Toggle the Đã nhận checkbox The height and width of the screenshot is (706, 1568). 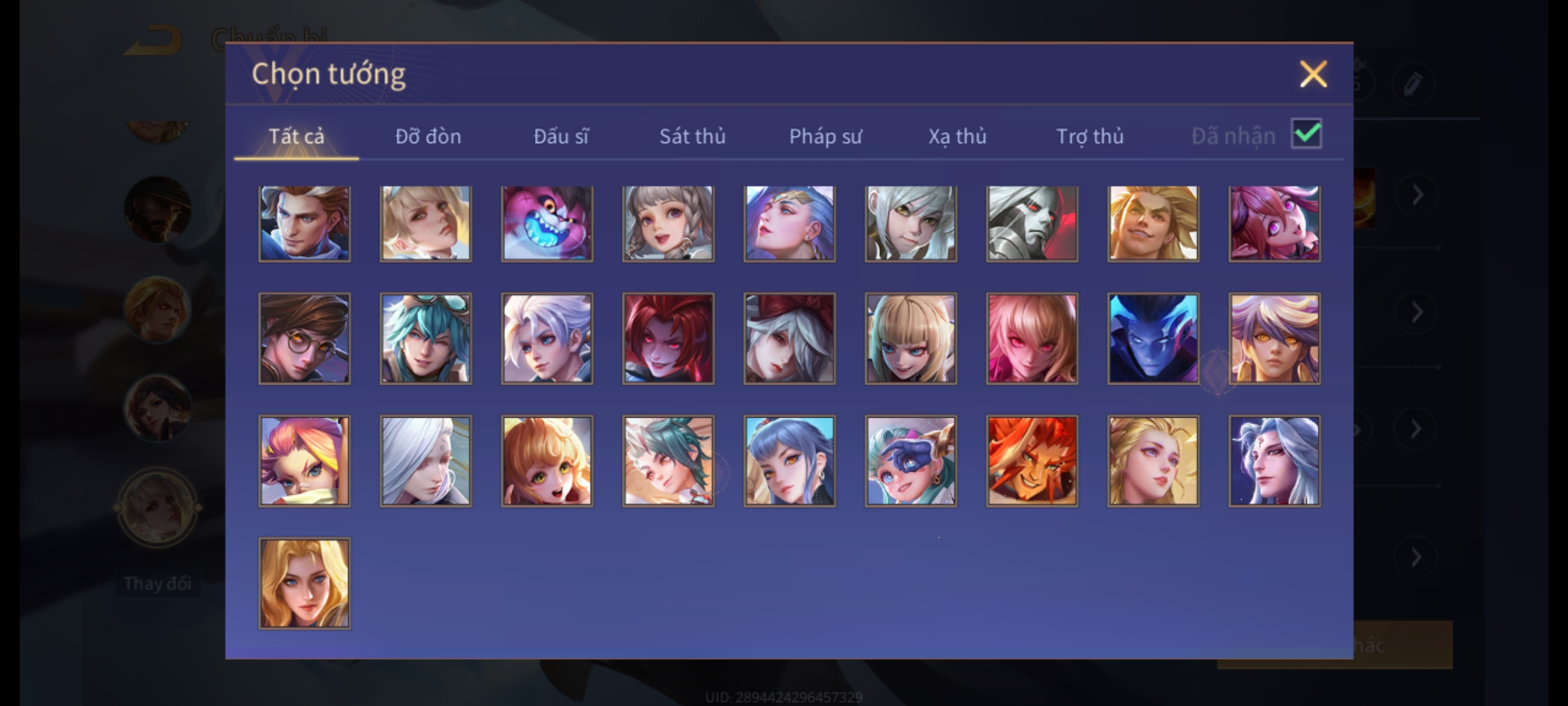pos(1306,134)
